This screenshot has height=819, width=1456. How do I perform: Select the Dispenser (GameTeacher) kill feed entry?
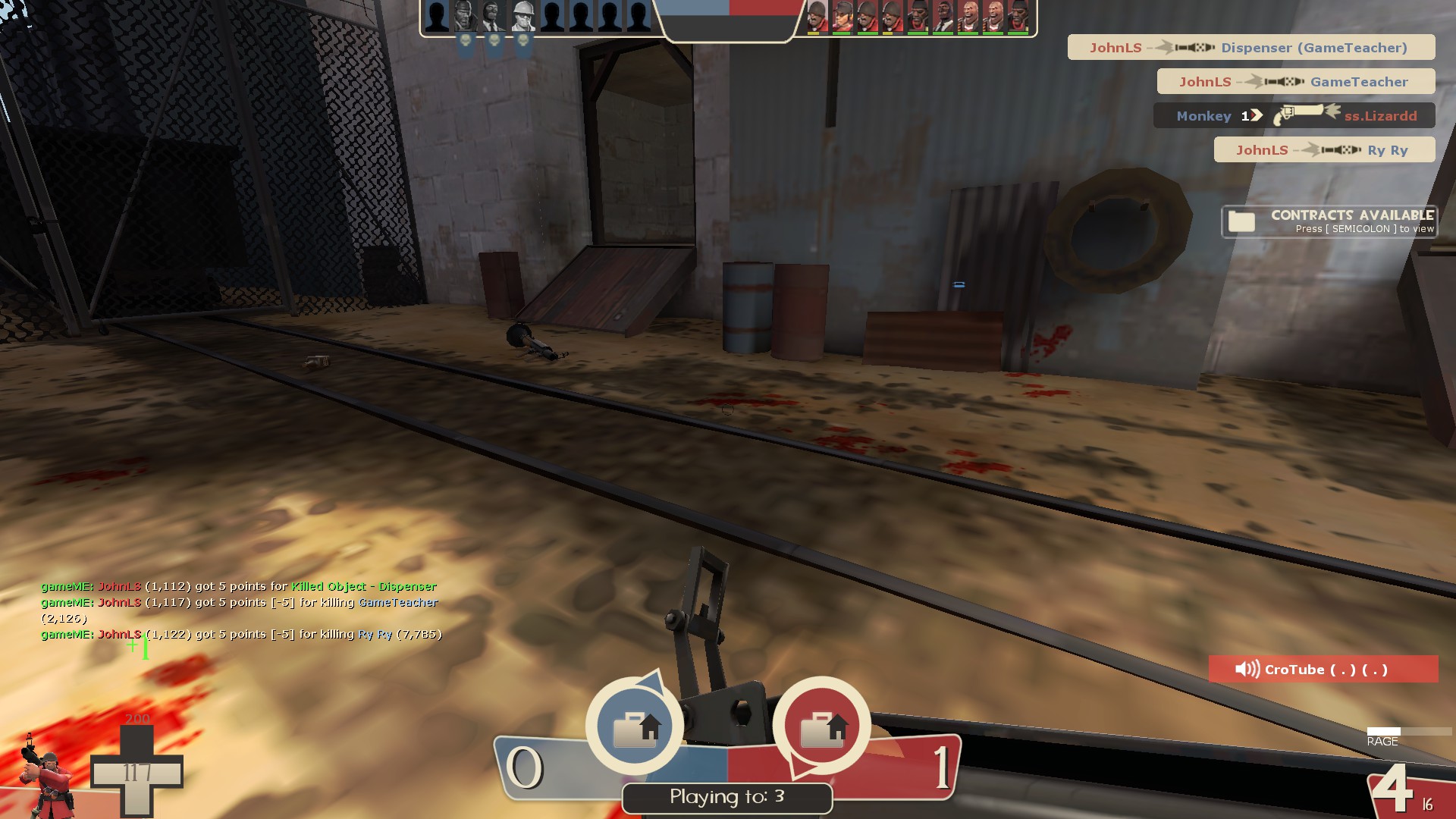pos(1251,48)
